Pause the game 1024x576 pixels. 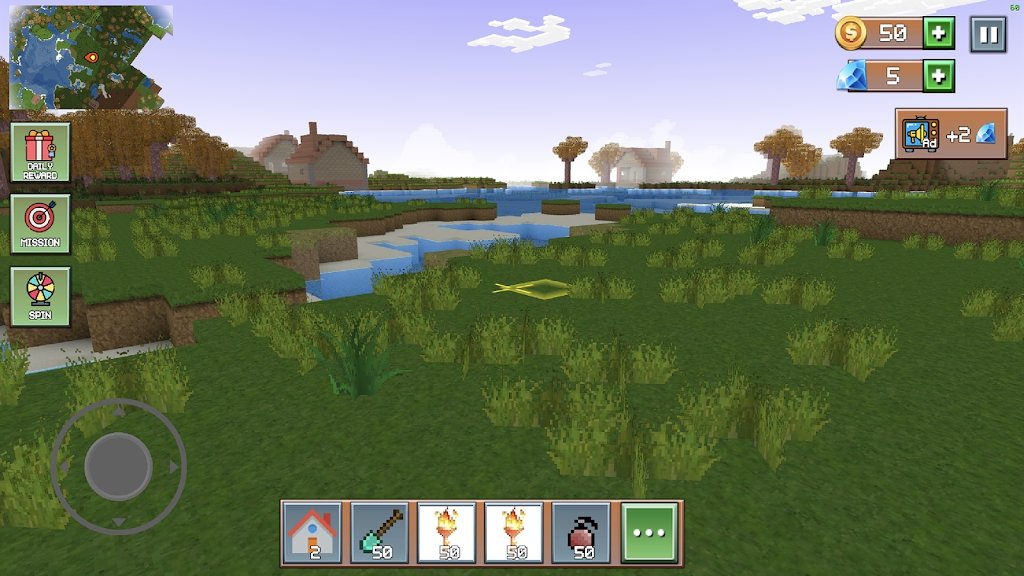tap(988, 34)
